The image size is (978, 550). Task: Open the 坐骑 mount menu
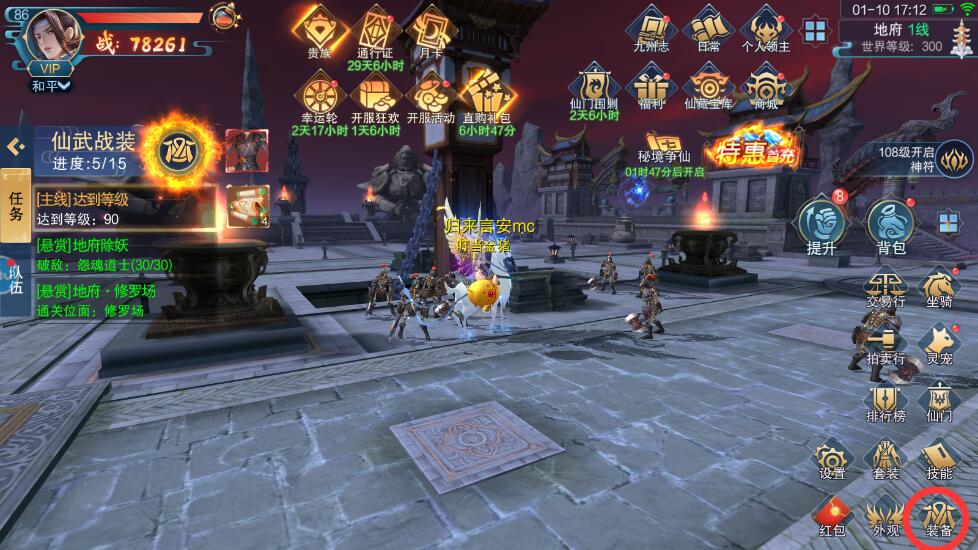pos(940,290)
